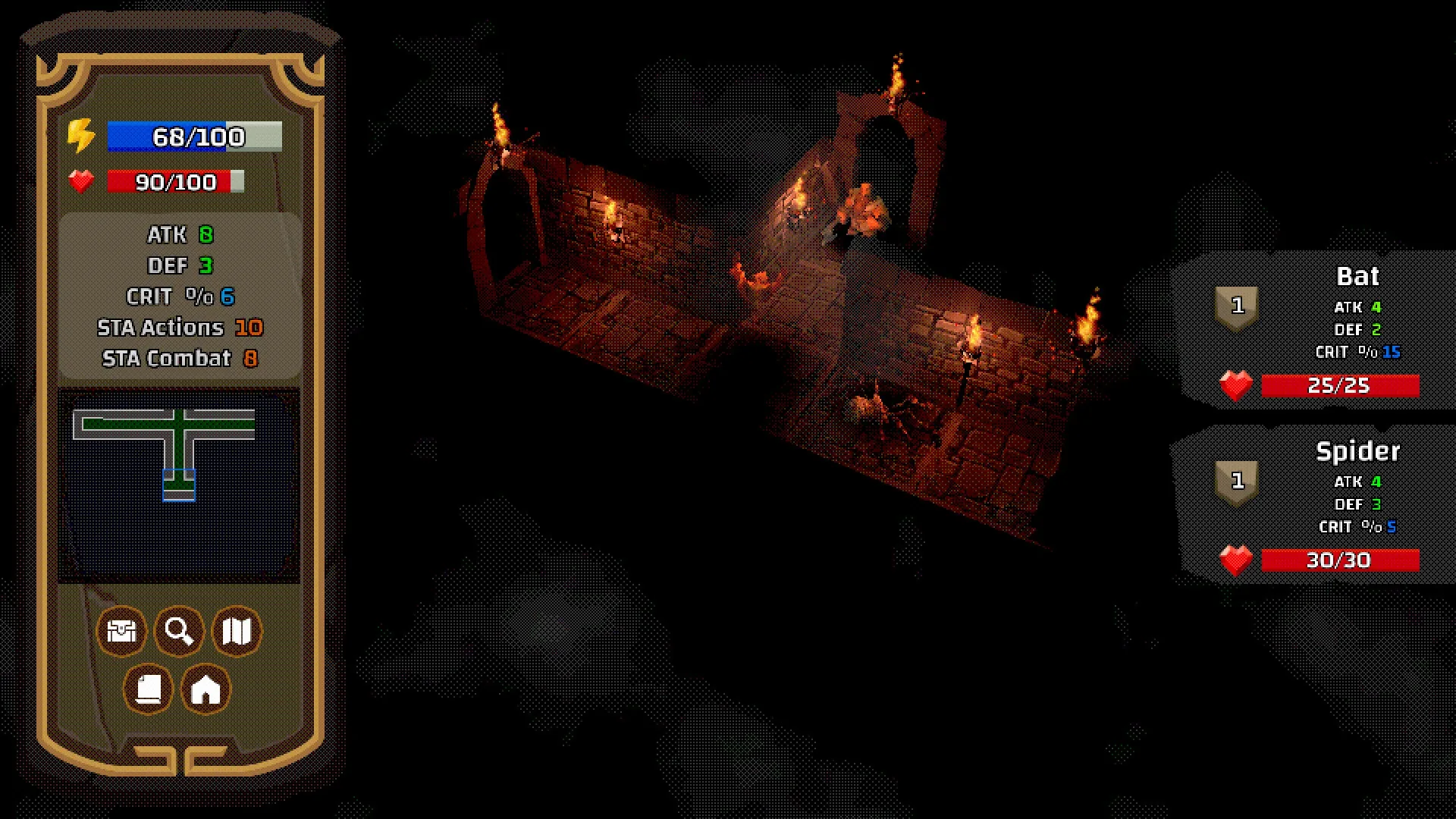Open the inventory chest icon

pos(121,631)
